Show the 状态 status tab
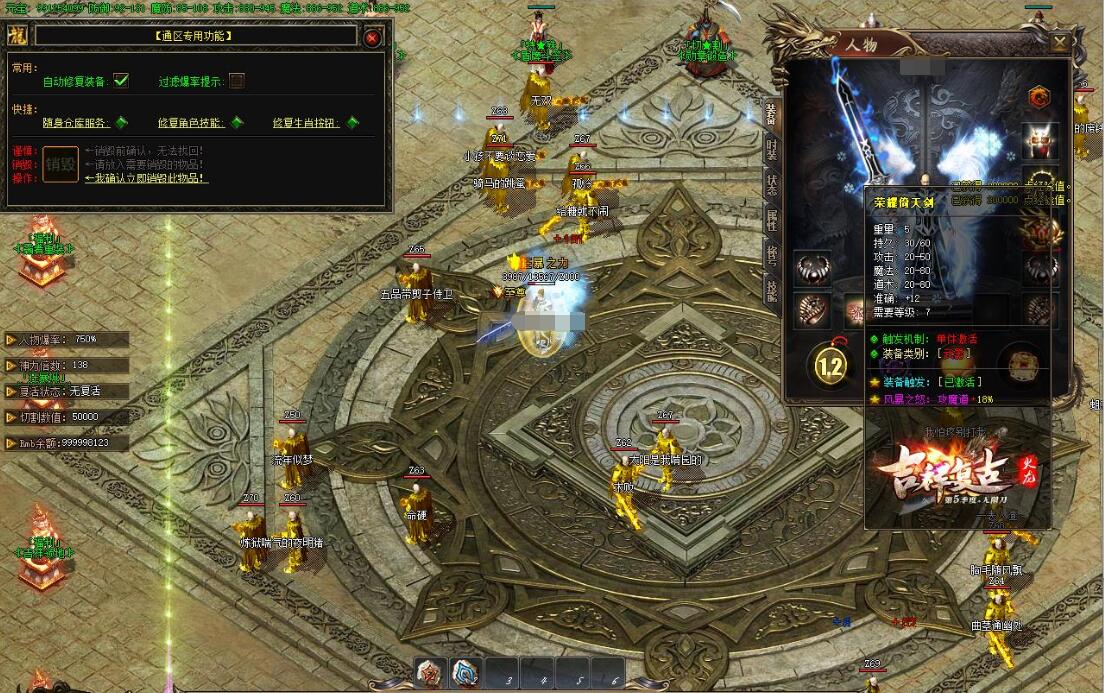The width and height of the screenshot is (1104, 693). point(771,184)
